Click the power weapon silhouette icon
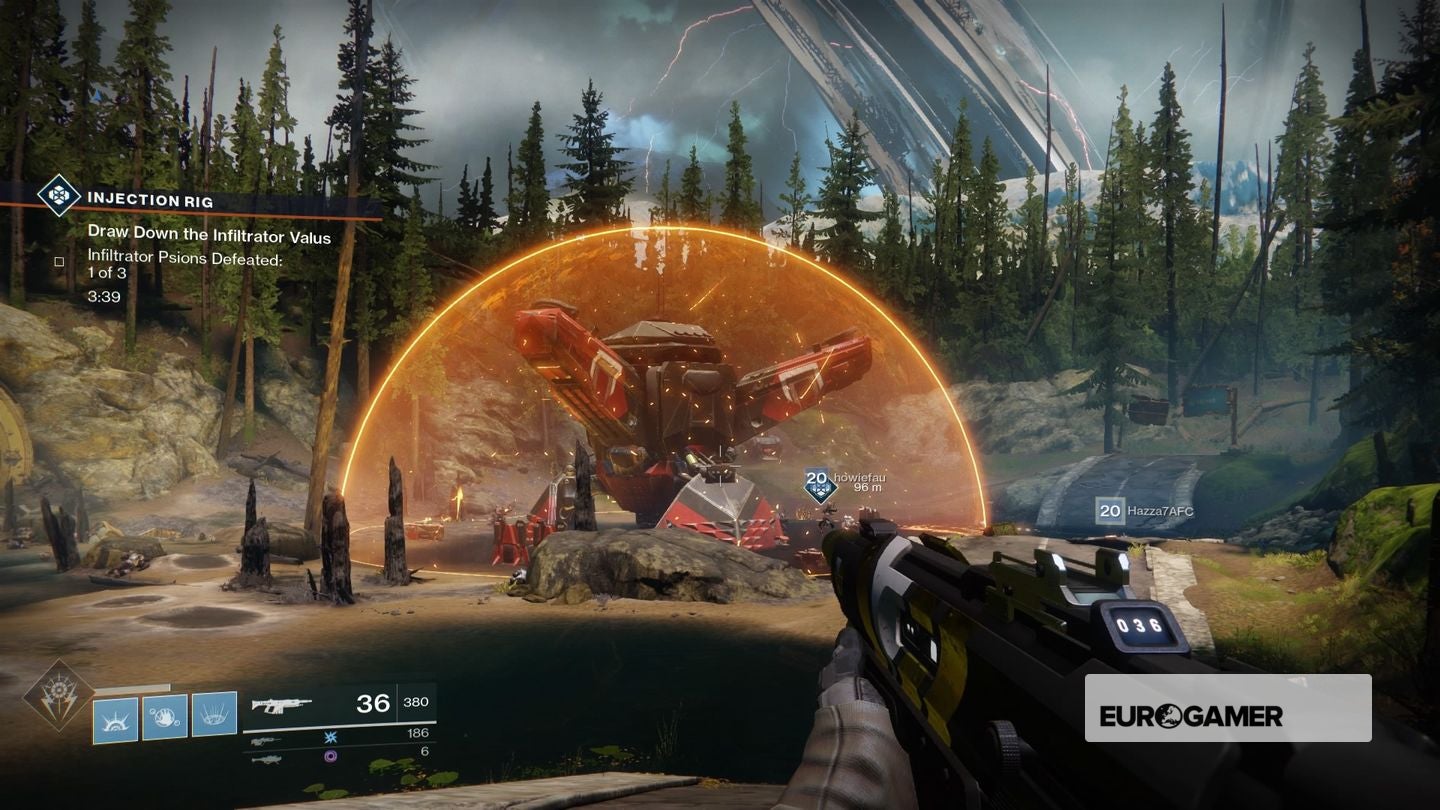The height and width of the screenshot is (810, 1440). pos(267,760)
